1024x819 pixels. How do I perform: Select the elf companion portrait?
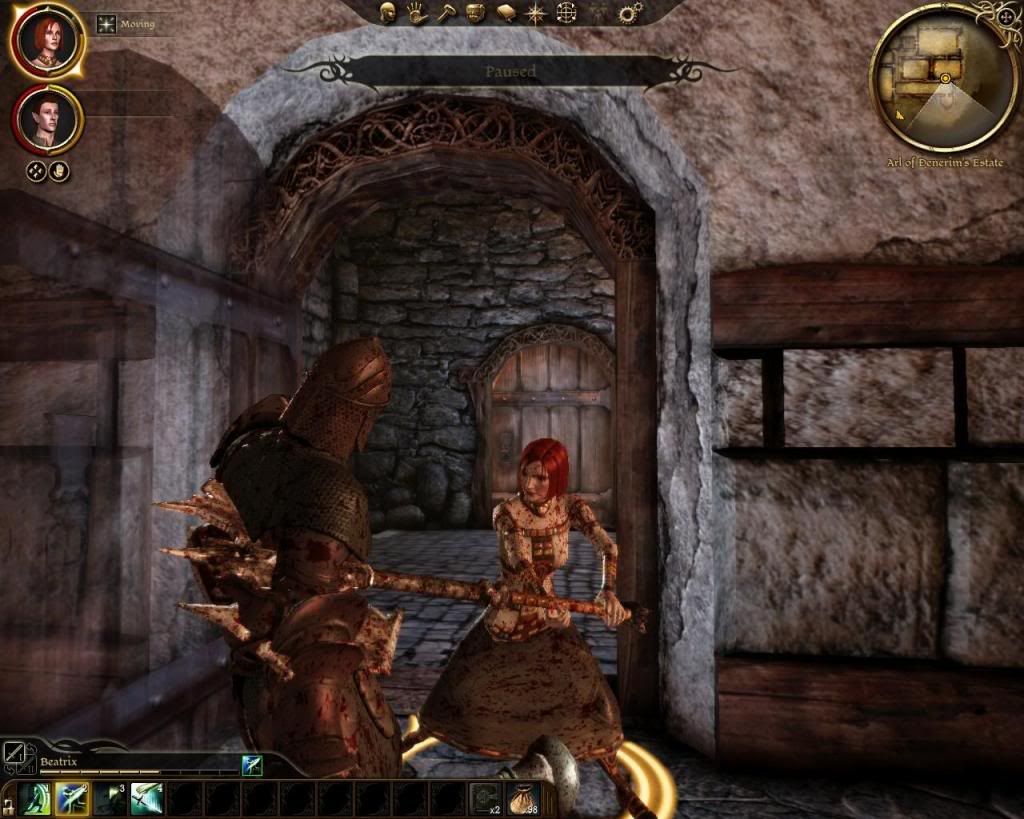(x=47, y=120)
